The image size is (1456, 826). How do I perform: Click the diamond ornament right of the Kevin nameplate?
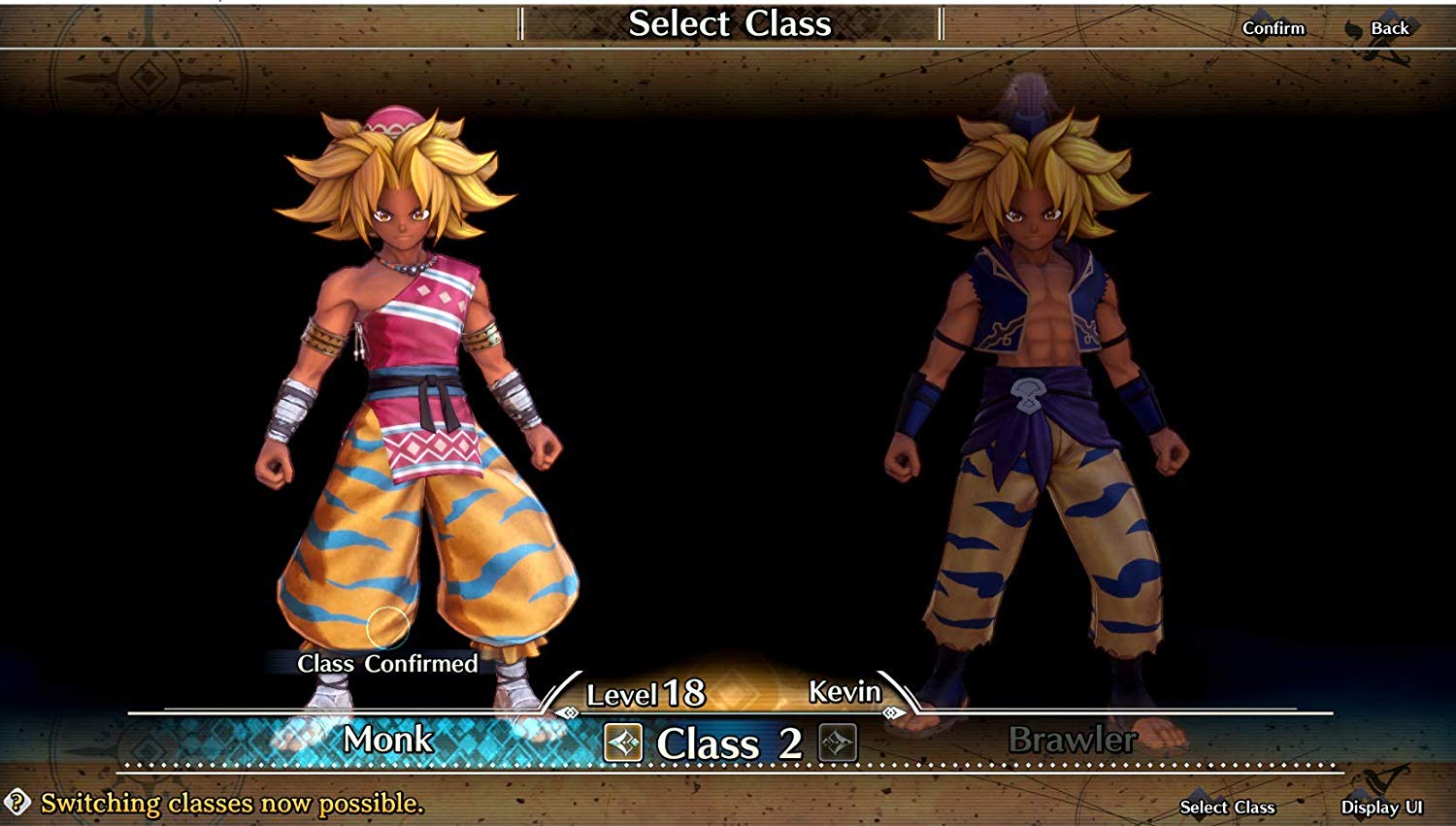(892, 711)
